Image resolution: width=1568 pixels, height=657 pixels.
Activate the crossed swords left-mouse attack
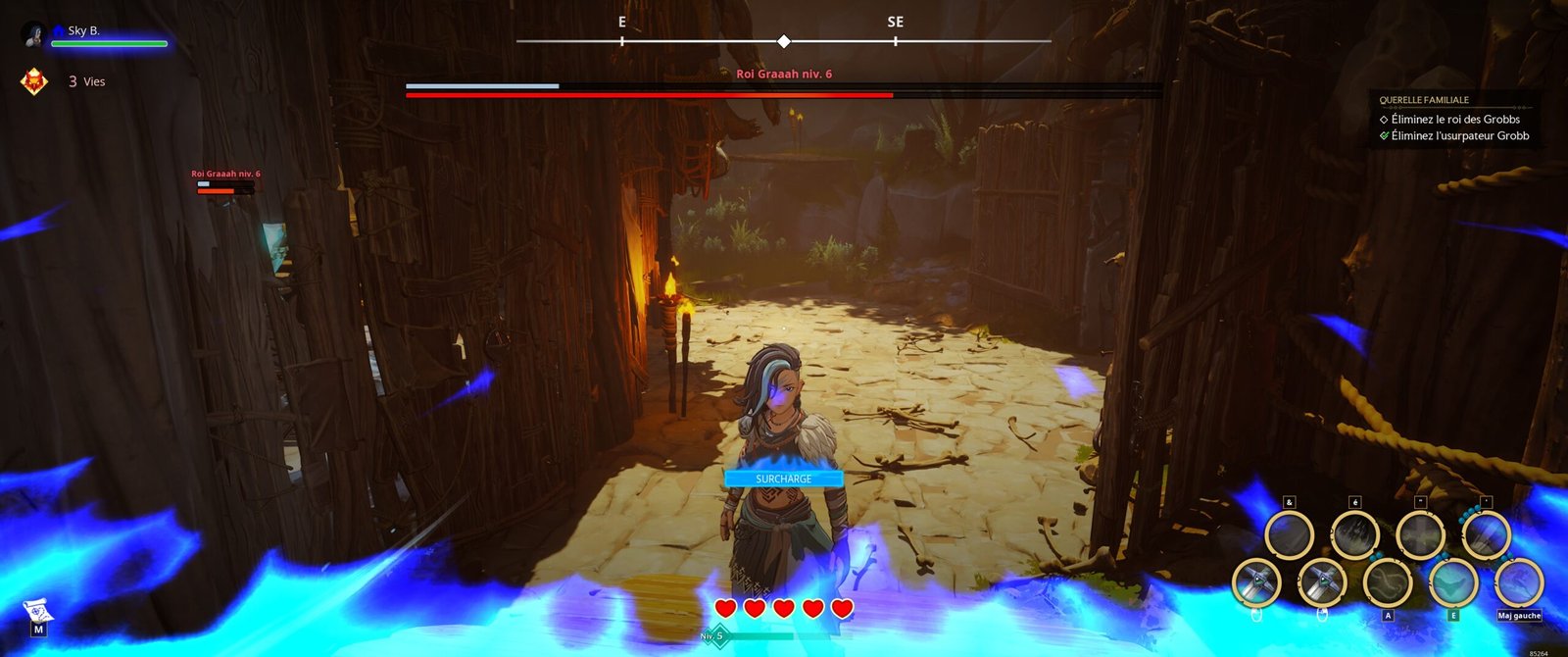1256,583
